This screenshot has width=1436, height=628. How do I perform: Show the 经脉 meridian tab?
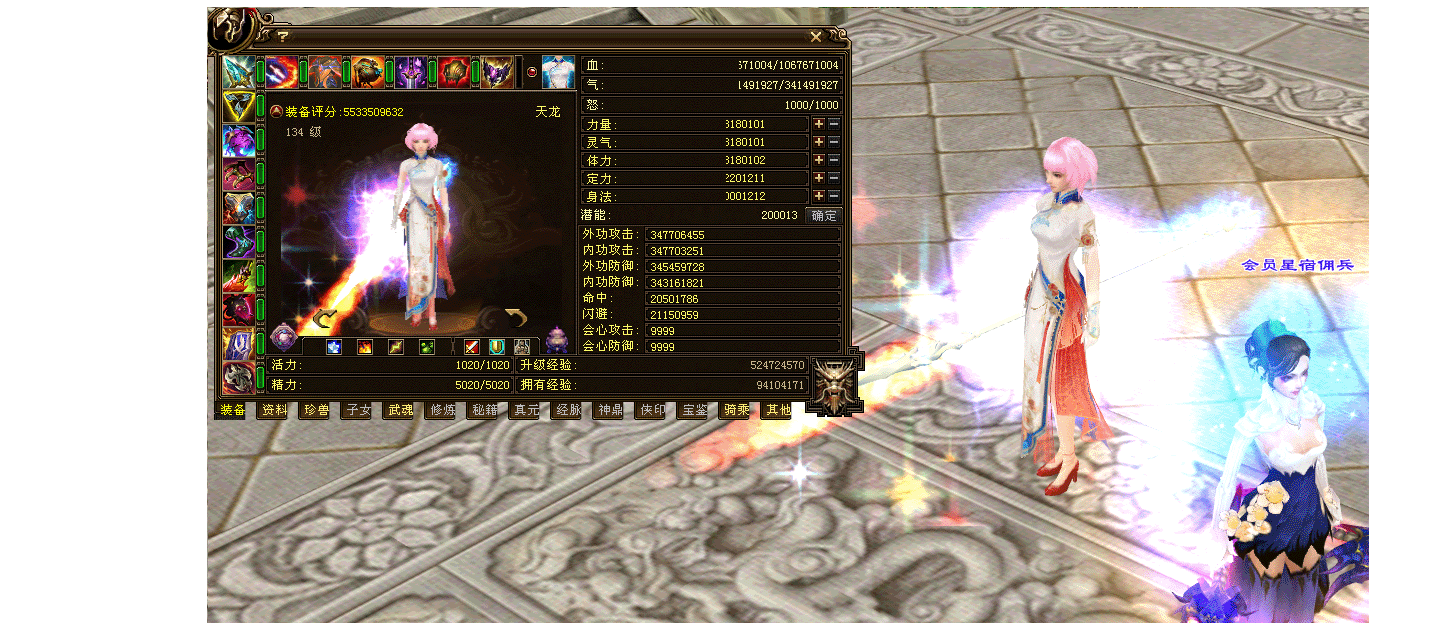pyautogui.click(x=568, y=410)
